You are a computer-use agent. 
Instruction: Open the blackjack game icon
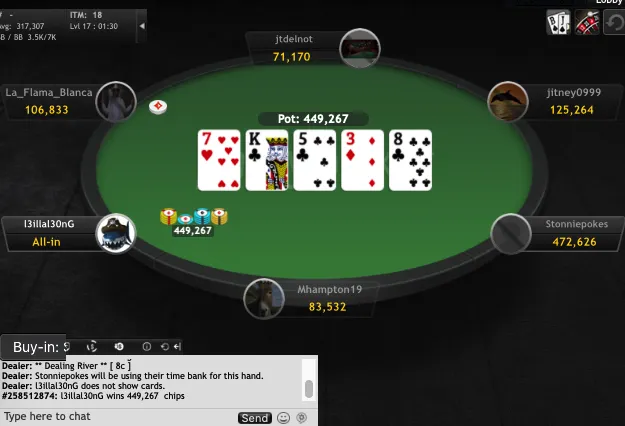558,22
